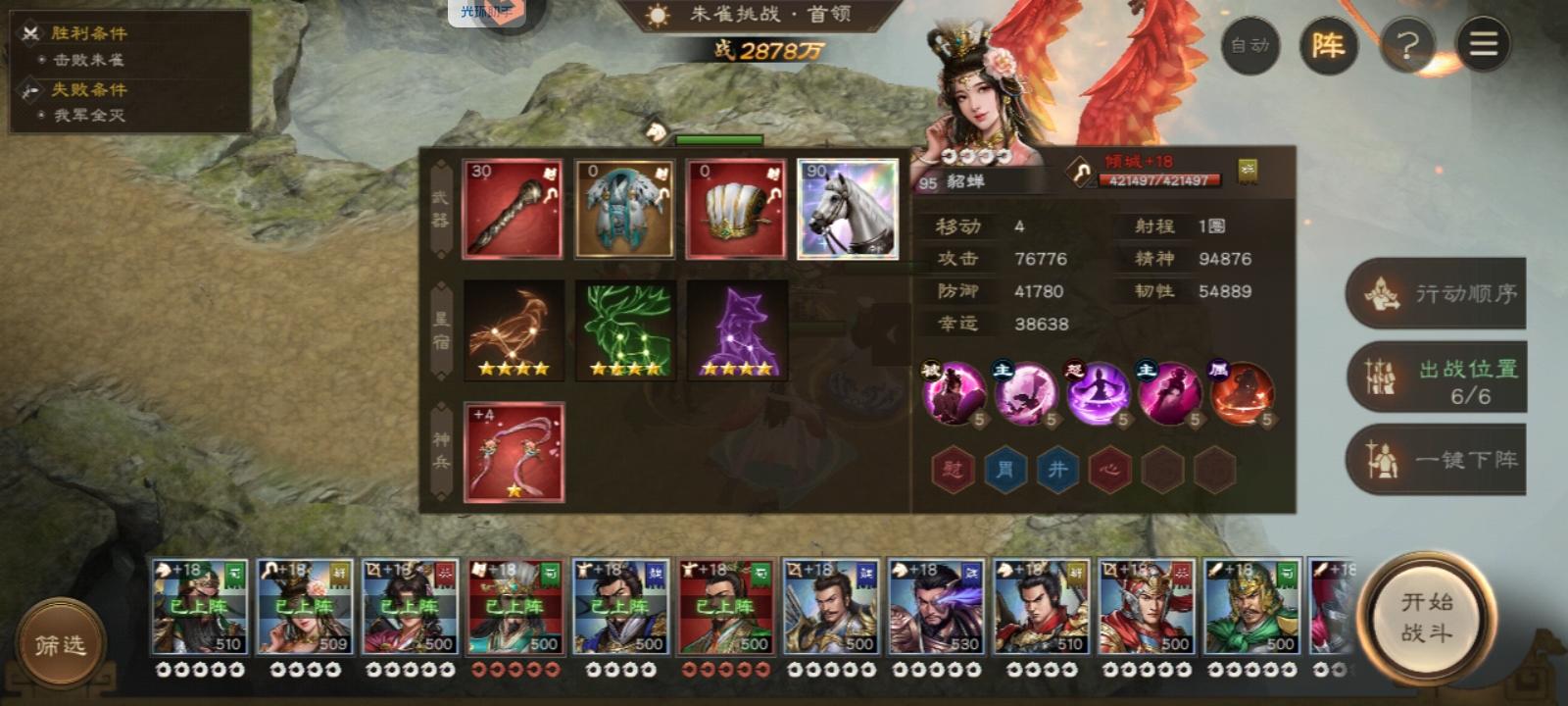Open the question mark help icon
This screenshot has width=1568, height=706.
pyautogui.click(x=1408, y=44)
